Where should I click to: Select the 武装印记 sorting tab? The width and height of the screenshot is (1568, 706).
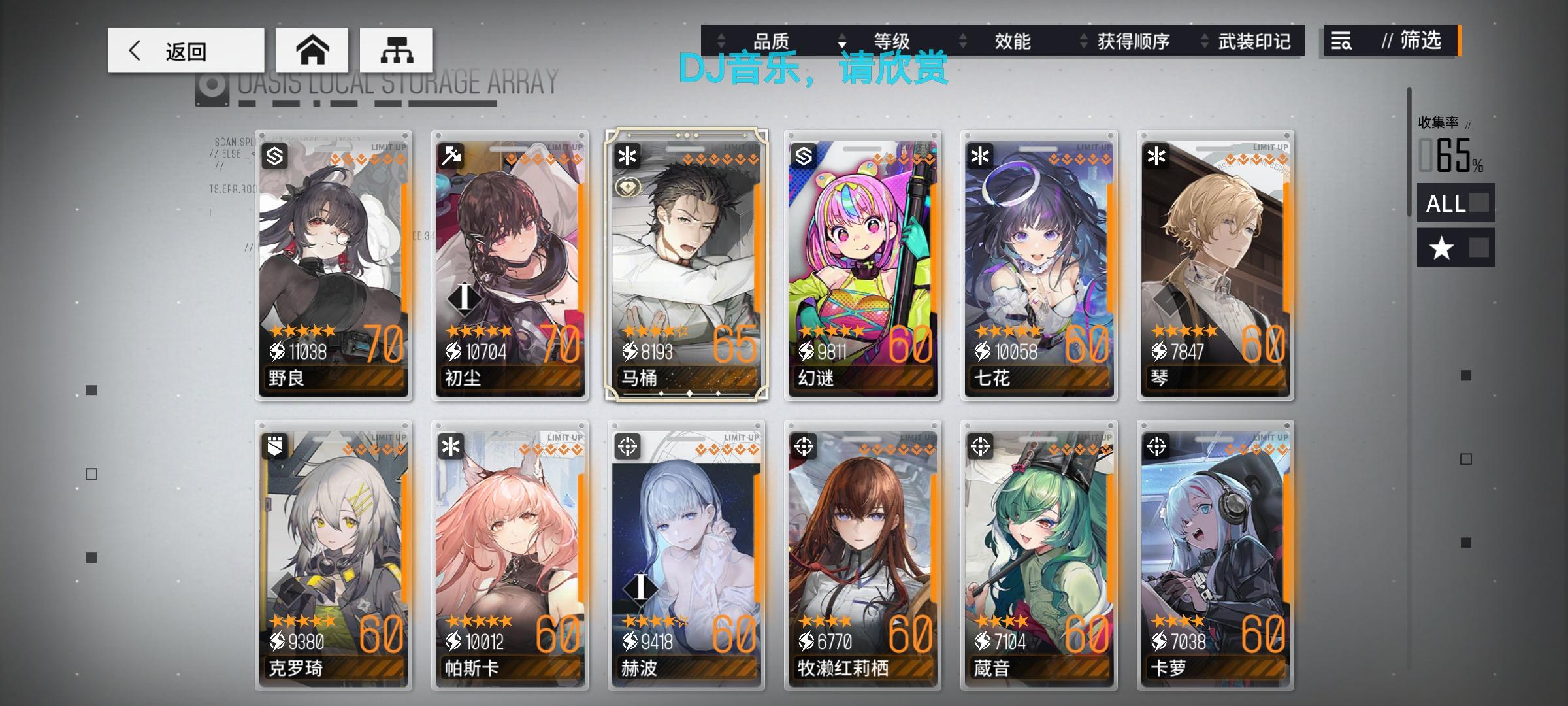(1252, 42)
